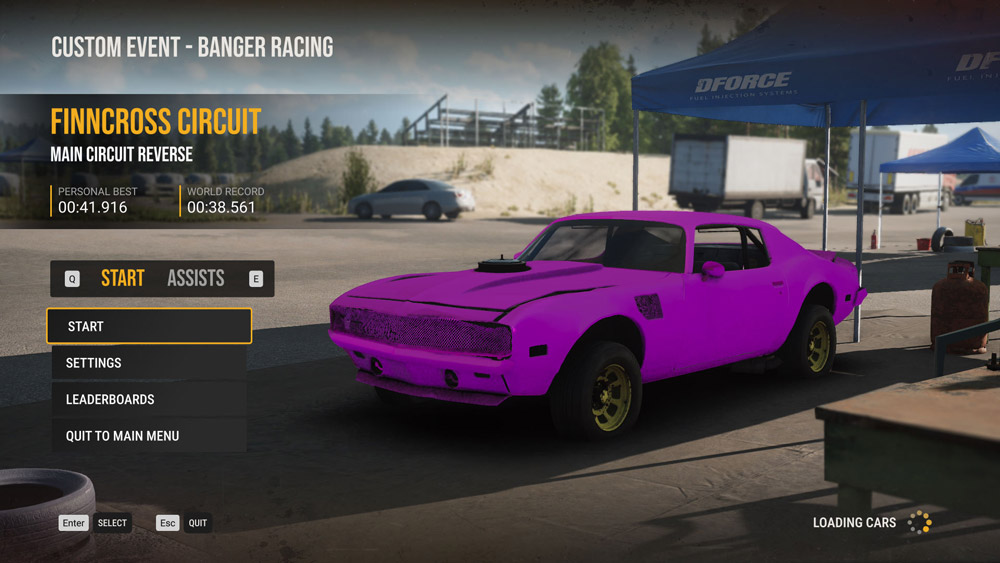
Task: Select the Start tab heading
Action: [x=122, y=278]
